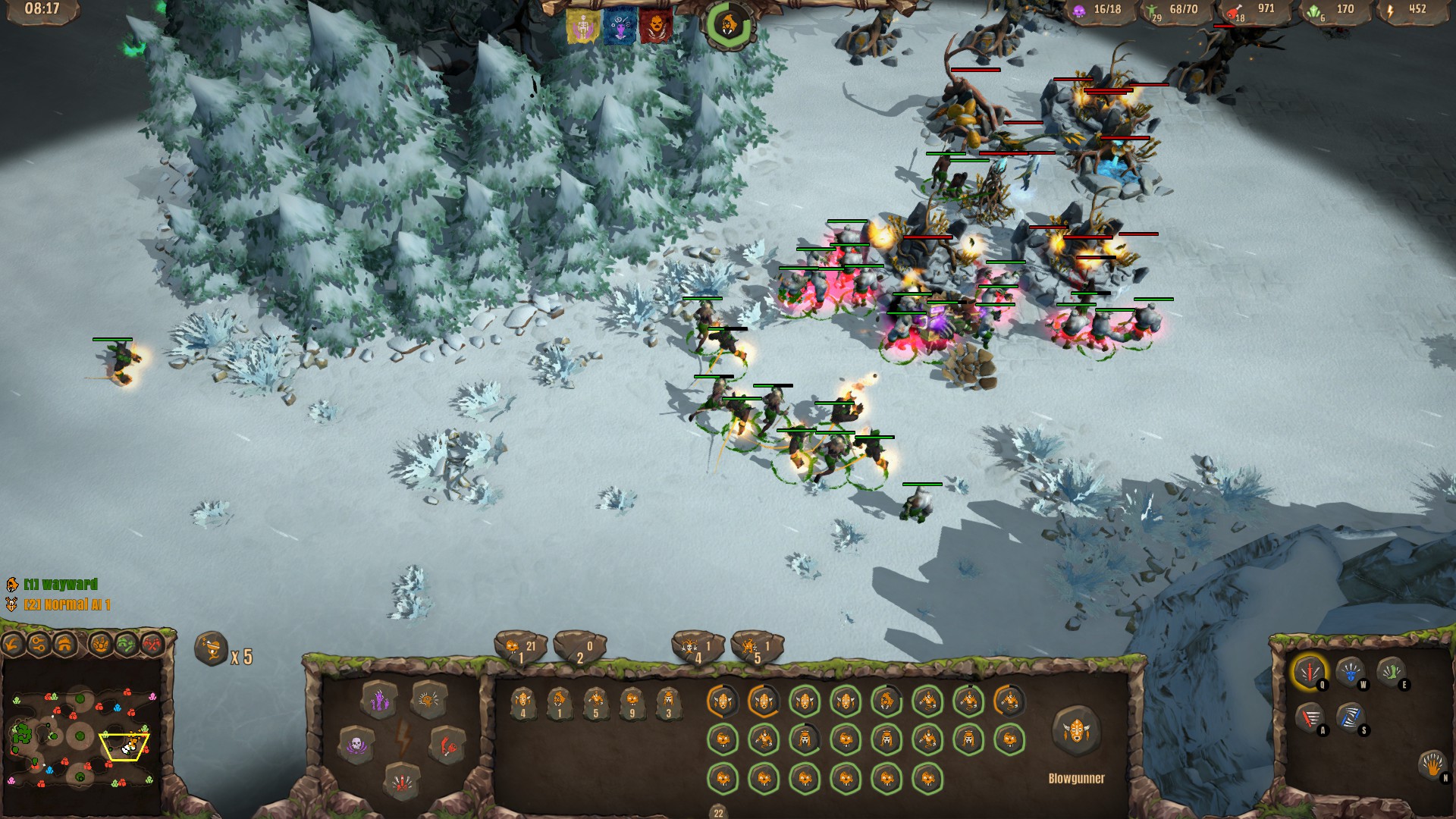Activate the red meat leg power
Viewport: 1456px width, 819px height.
point(447,745)
